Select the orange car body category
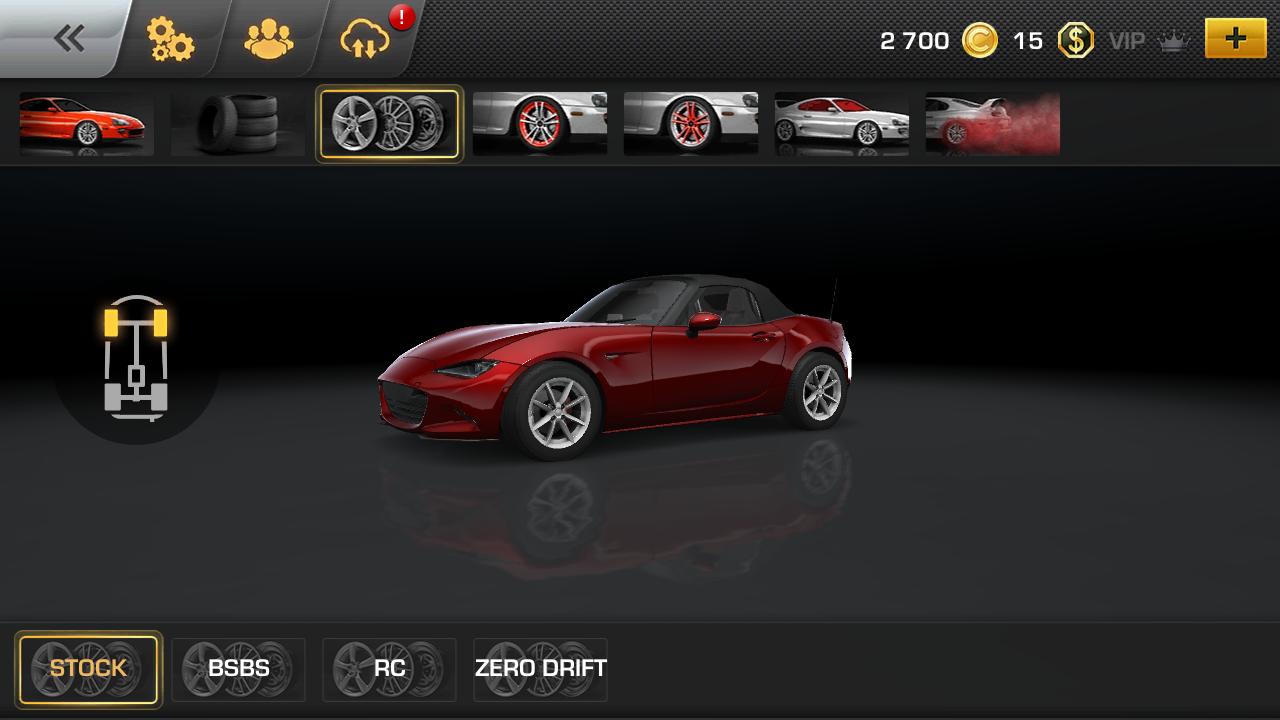 87,124
